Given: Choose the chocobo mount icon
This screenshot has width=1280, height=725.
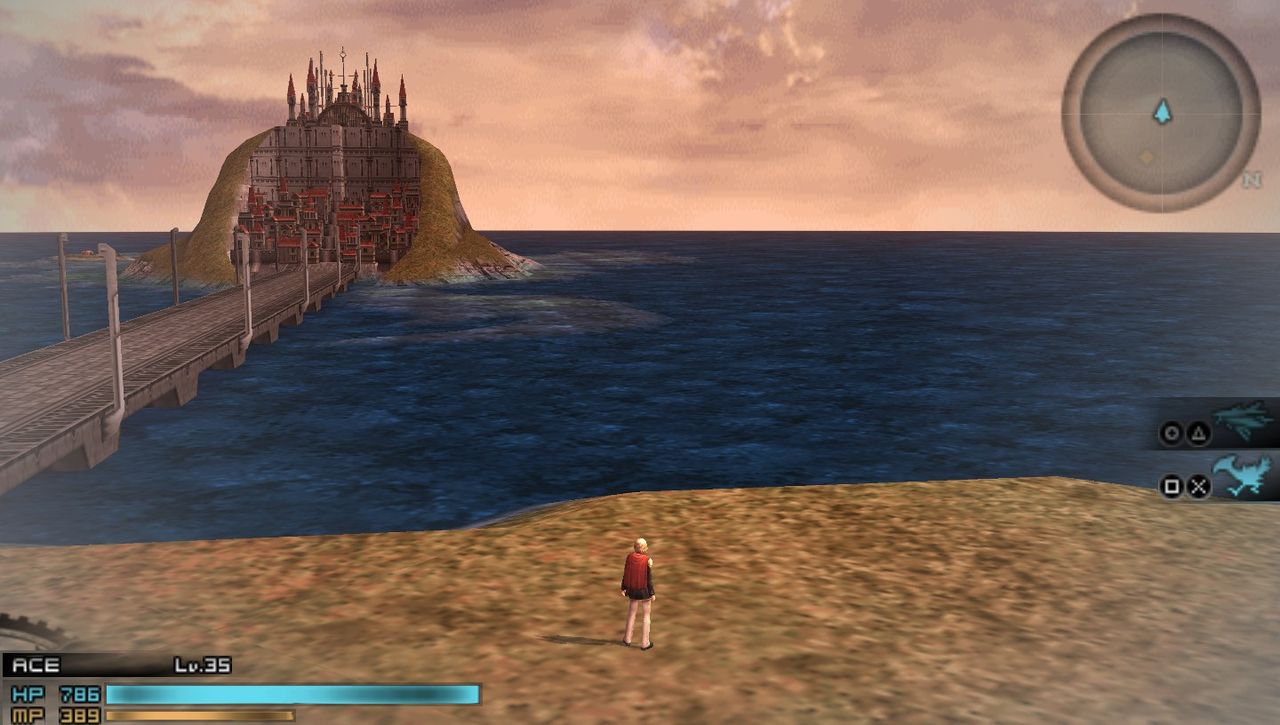Looking at the screenshot, I should click(1242, 477).
